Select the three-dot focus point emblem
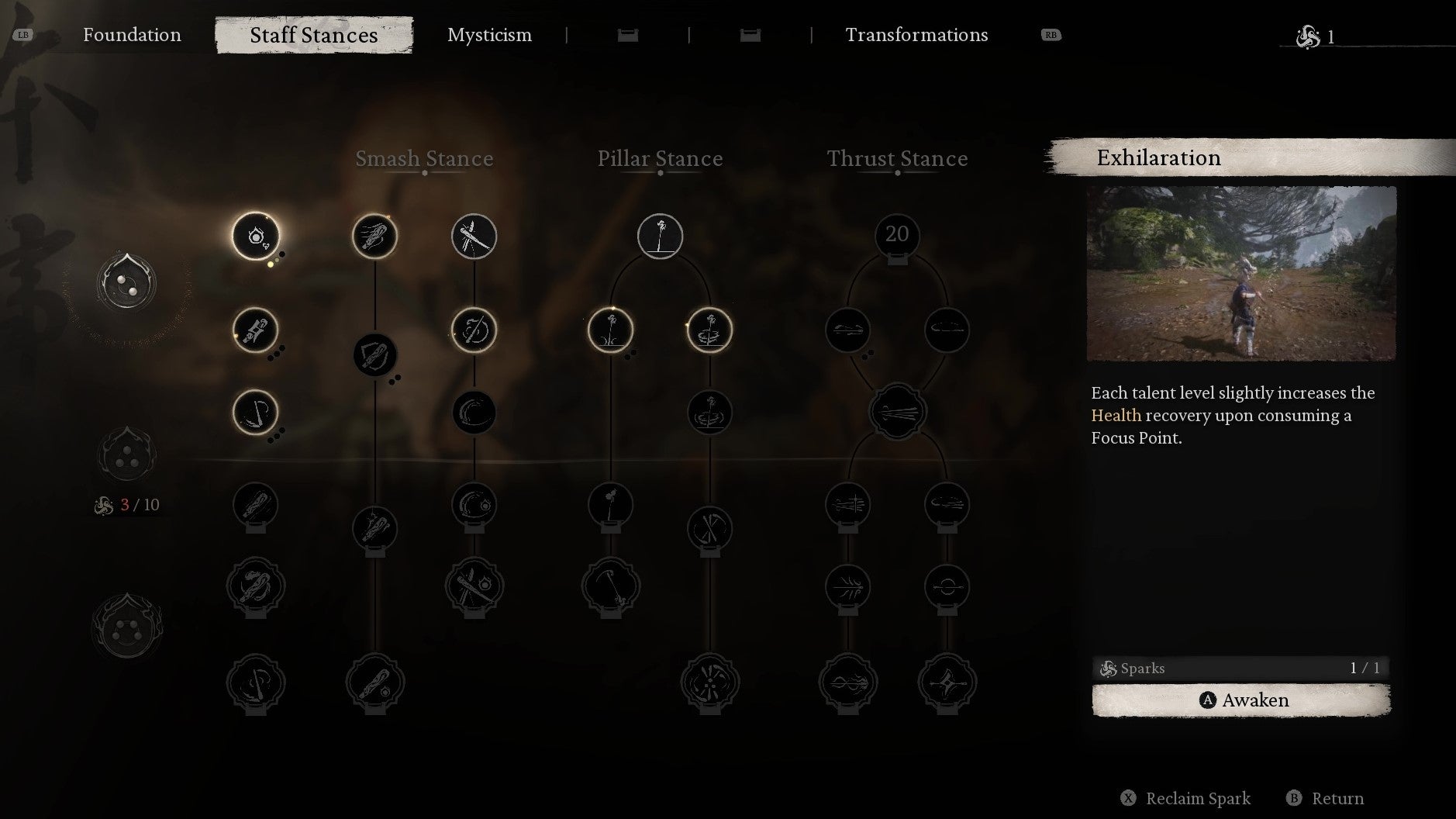This screenshot has width=1456, height=819. [126, 455]
